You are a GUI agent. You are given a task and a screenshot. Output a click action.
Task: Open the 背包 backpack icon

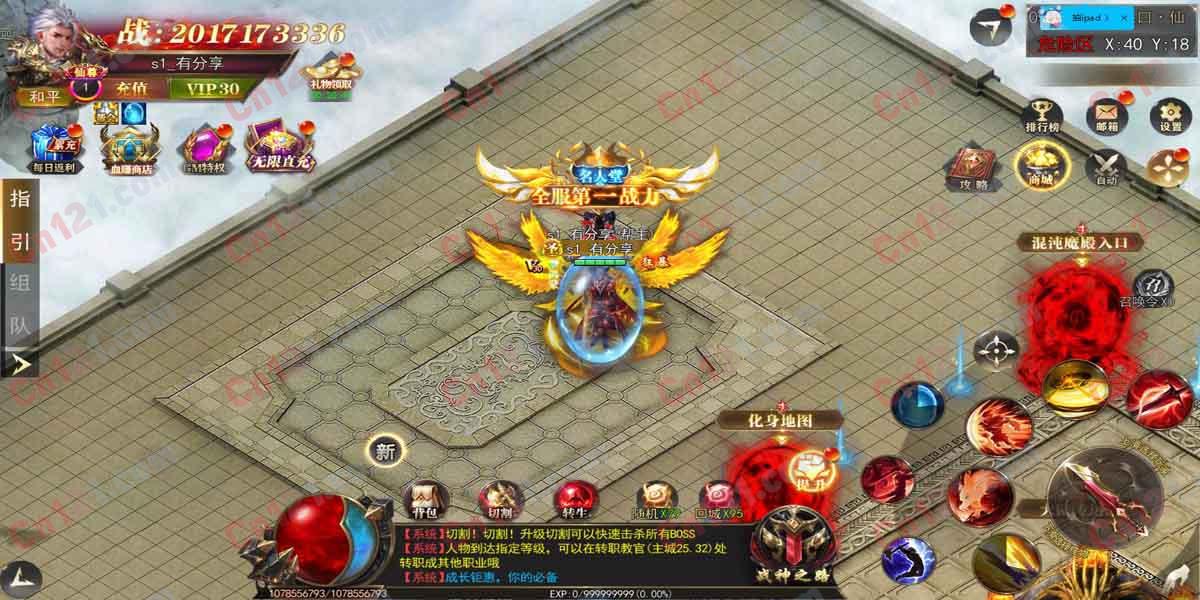click(426, 498)
